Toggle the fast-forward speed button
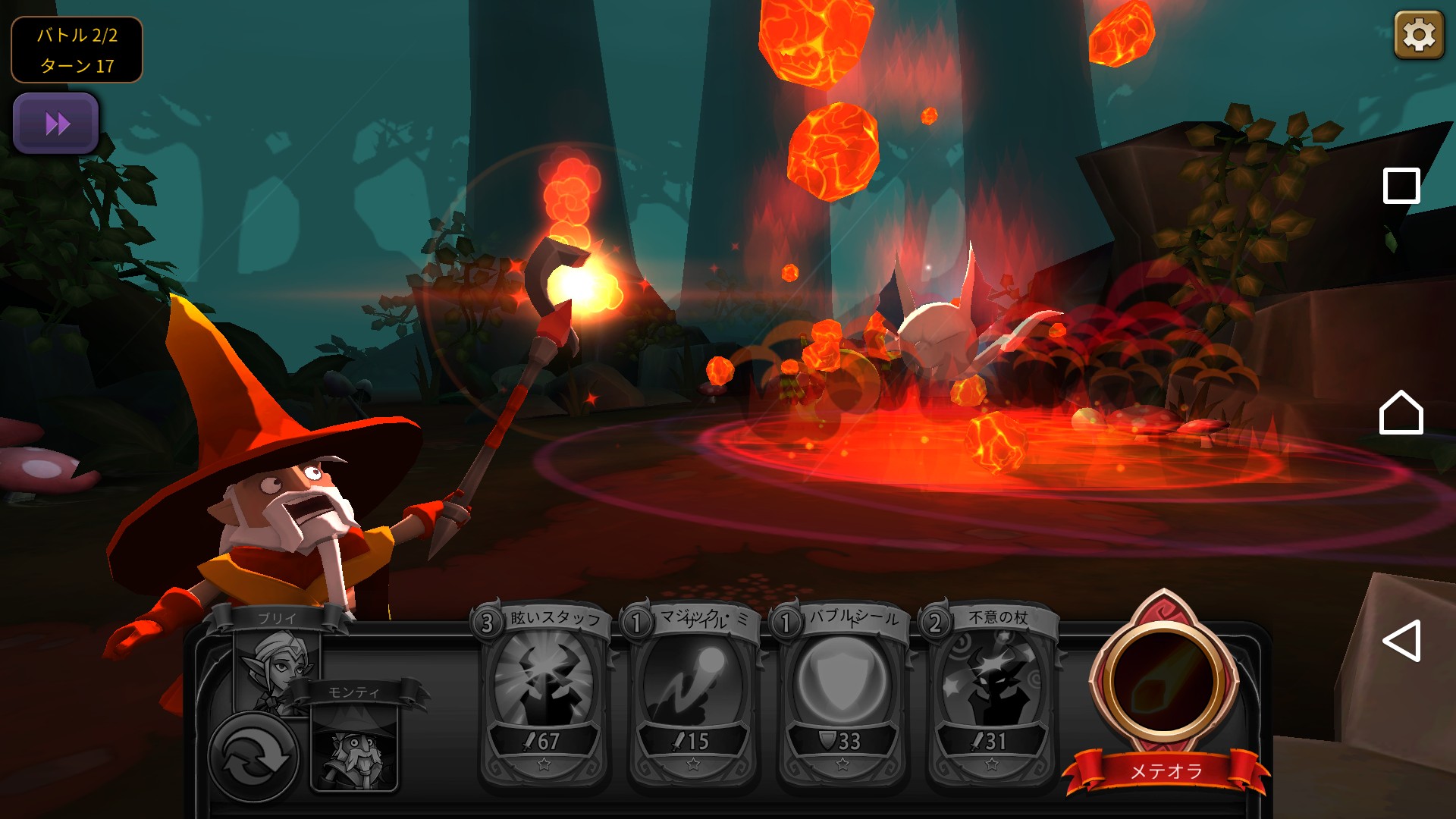The width and height of the screenshot is (1456, 819). (56, 124)
